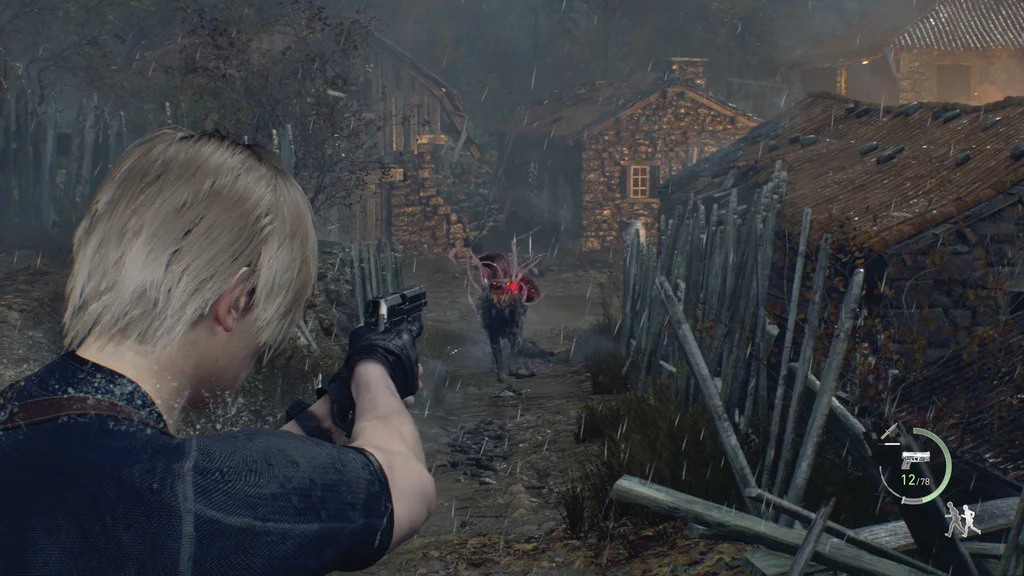Select the equipped handgun weapon icon

[x=915, y=458]
